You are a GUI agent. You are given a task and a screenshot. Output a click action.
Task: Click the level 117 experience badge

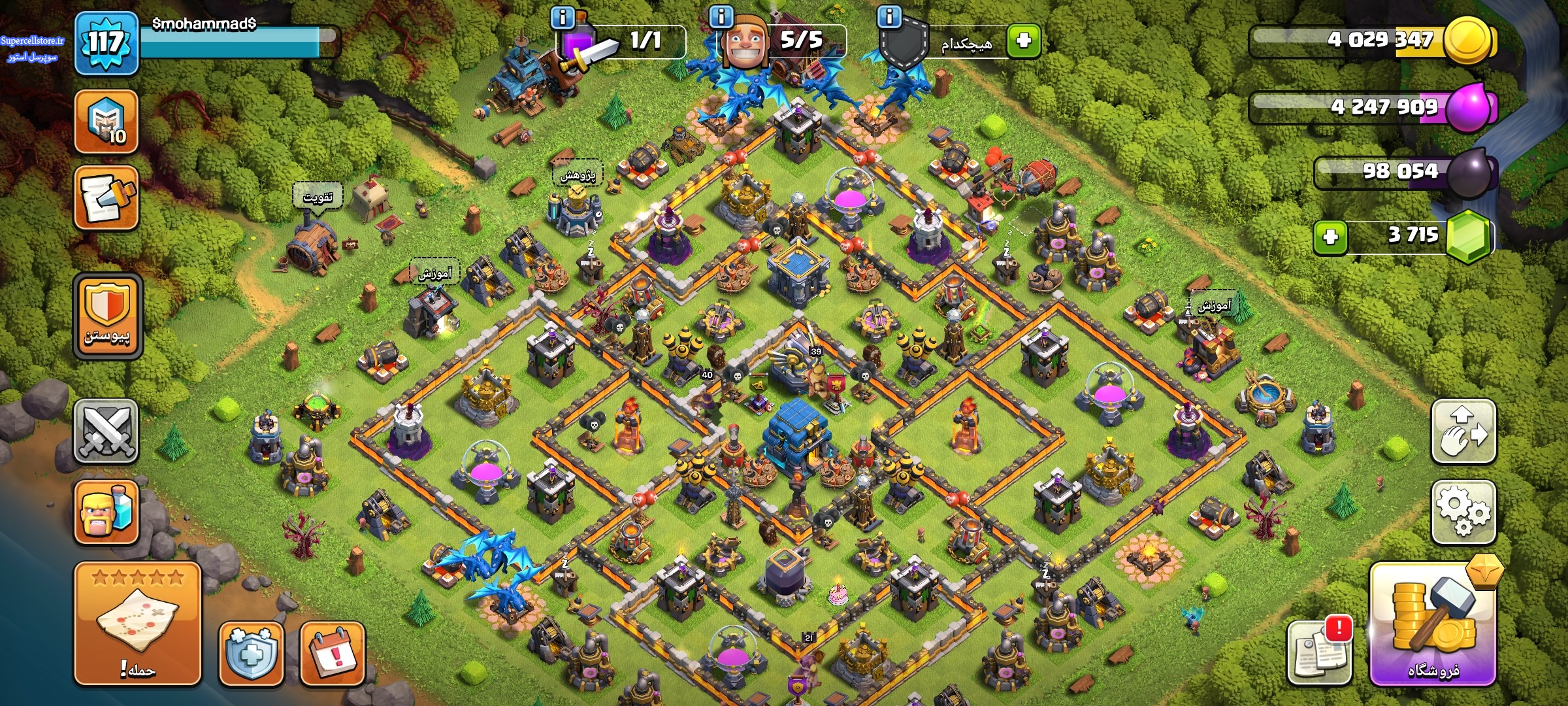pos(106,44)
